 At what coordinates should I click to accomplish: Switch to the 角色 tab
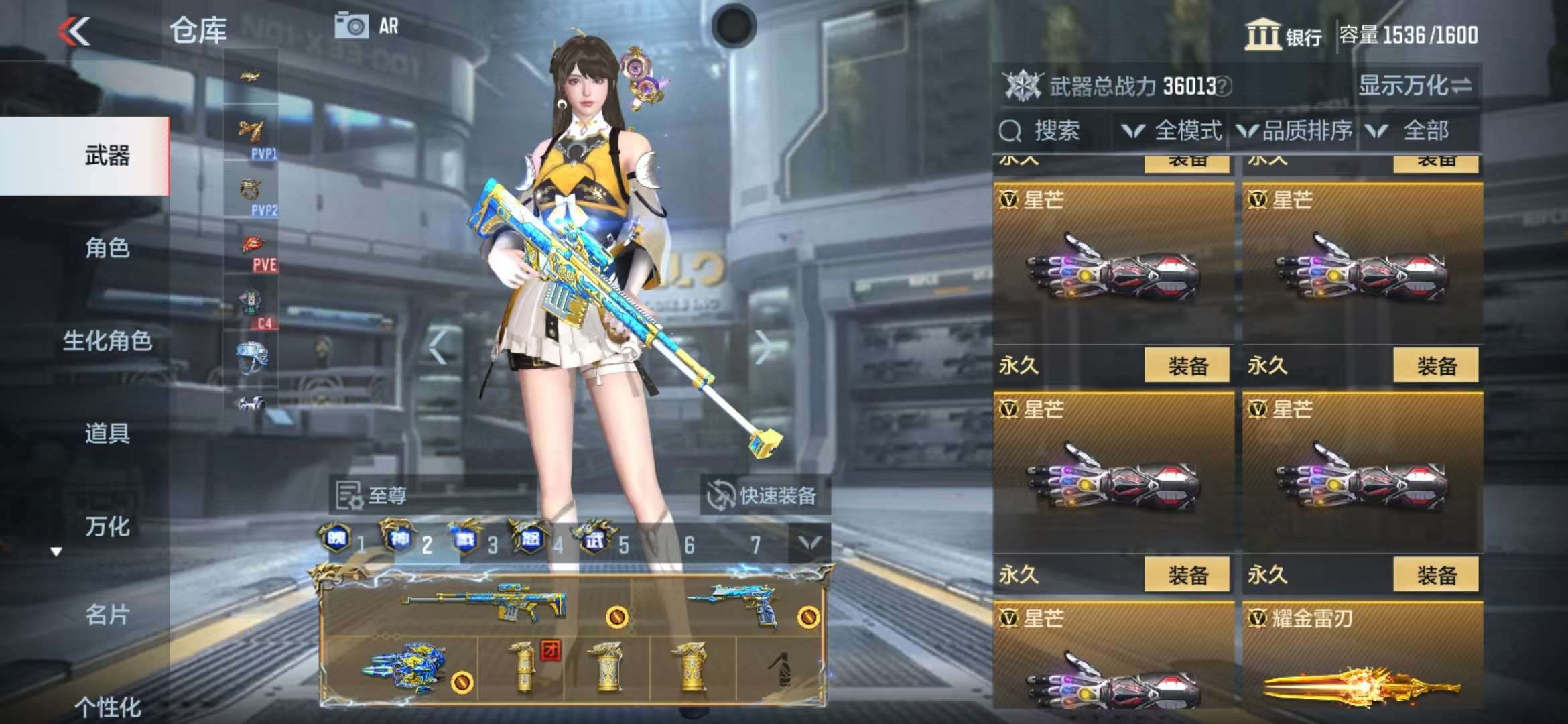click(x=107, y=249)
